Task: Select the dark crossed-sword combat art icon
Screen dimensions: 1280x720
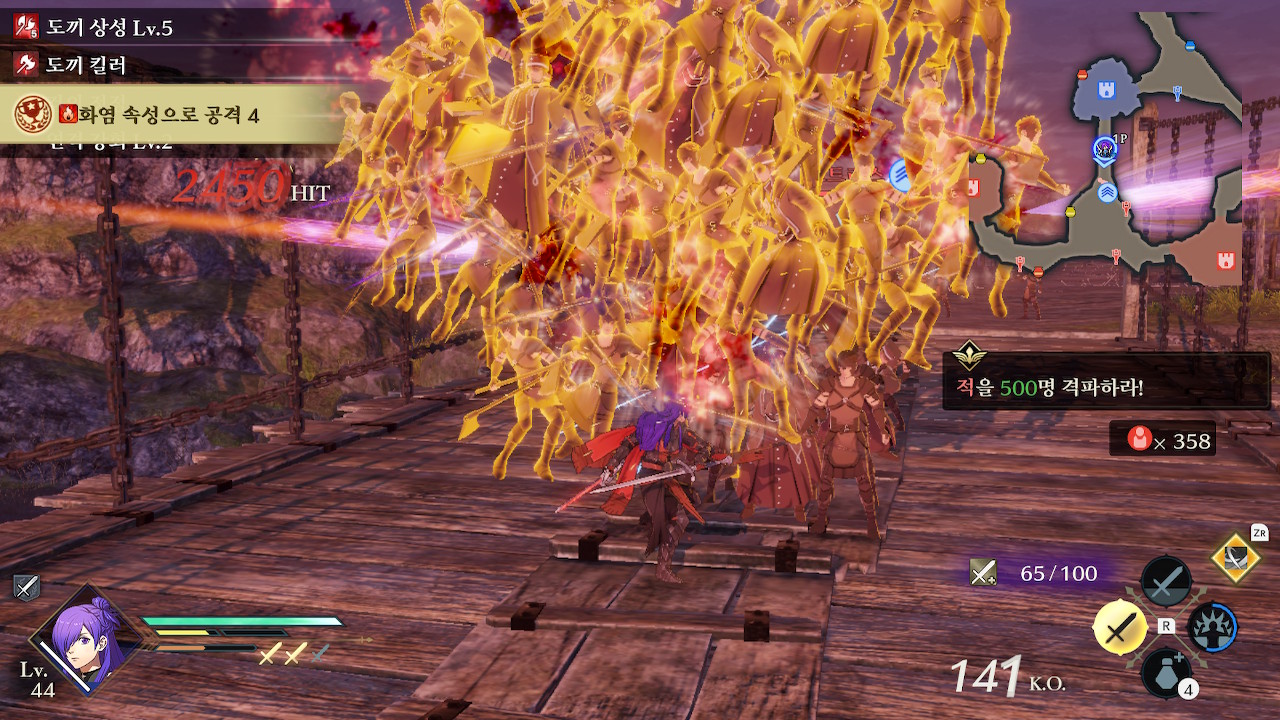Action: pyautogui.click(x=1166, y=581)
